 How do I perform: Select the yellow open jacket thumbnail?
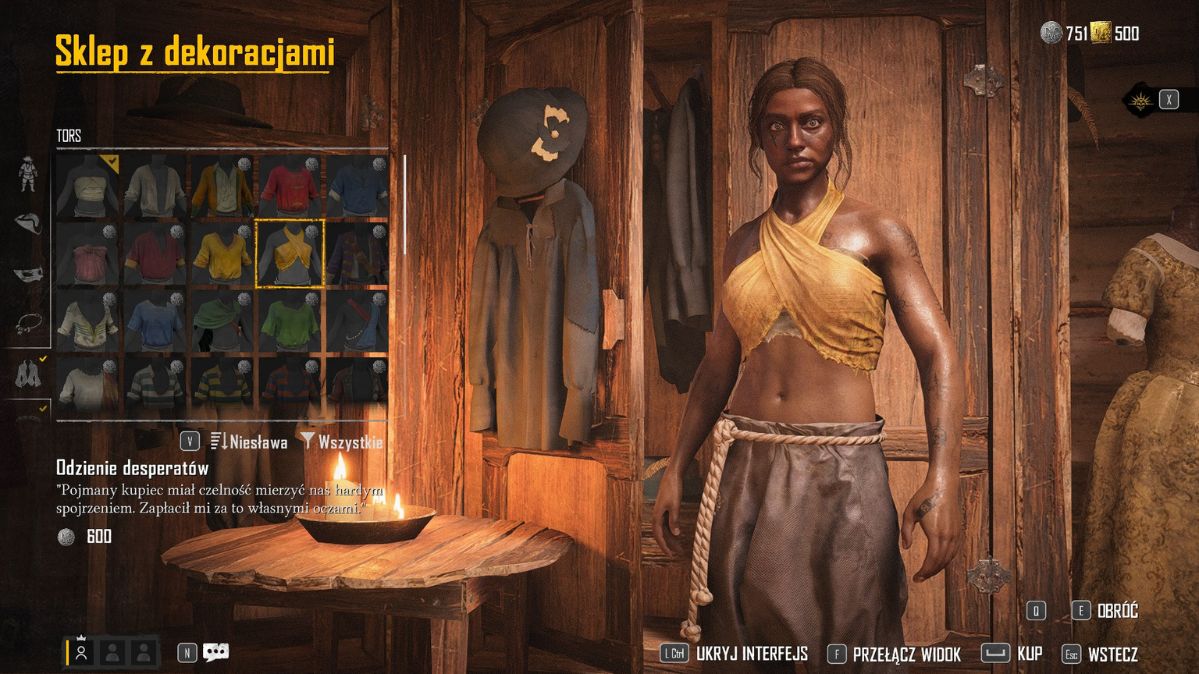point(223,186)
